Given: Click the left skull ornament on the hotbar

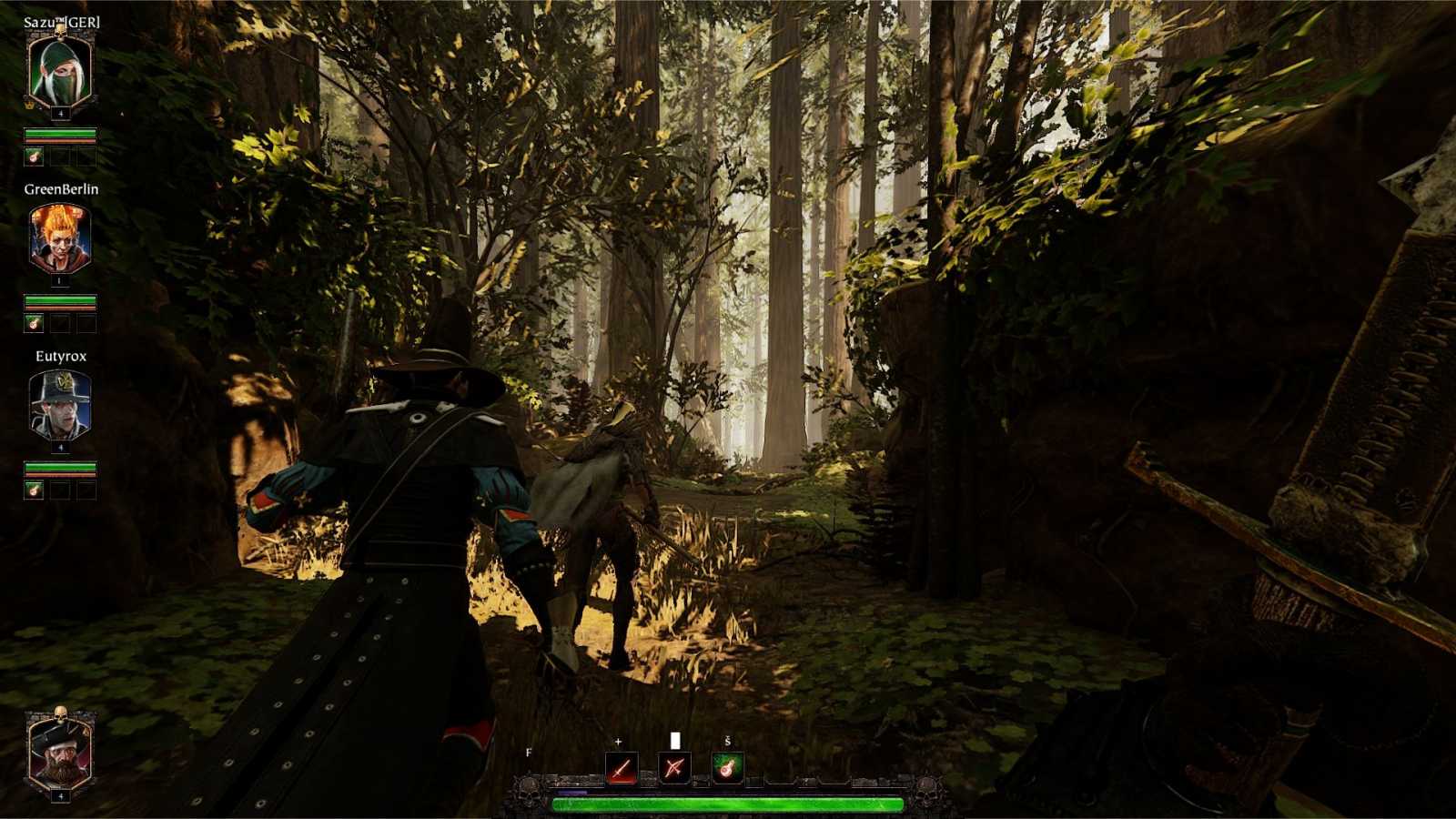Looking at the screenshot, I should 529,790.
